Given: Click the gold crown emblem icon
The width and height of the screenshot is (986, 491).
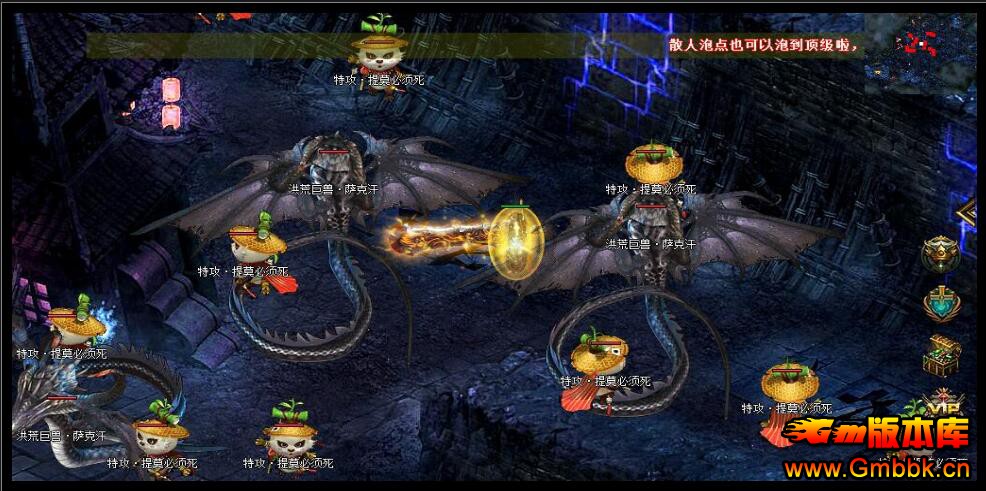Looking at the screenshot, I should click(x=941, y=254).
